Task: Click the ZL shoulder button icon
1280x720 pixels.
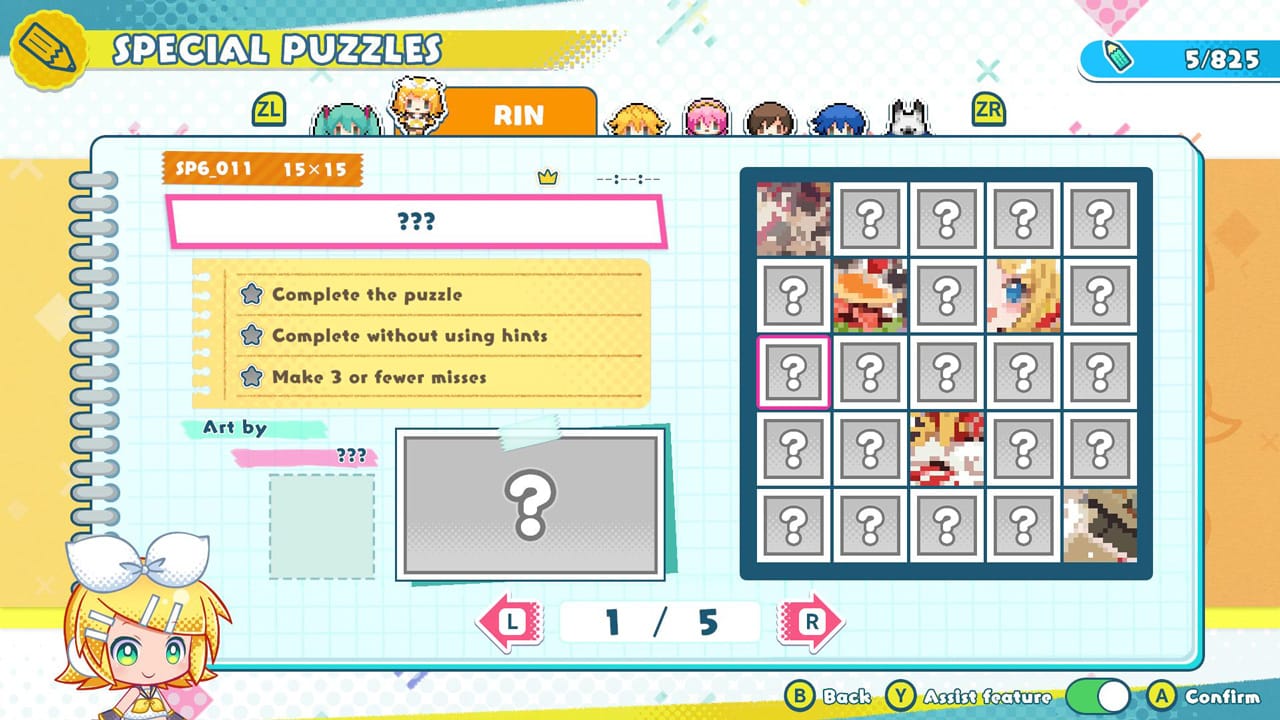Action: click(268, 111)
